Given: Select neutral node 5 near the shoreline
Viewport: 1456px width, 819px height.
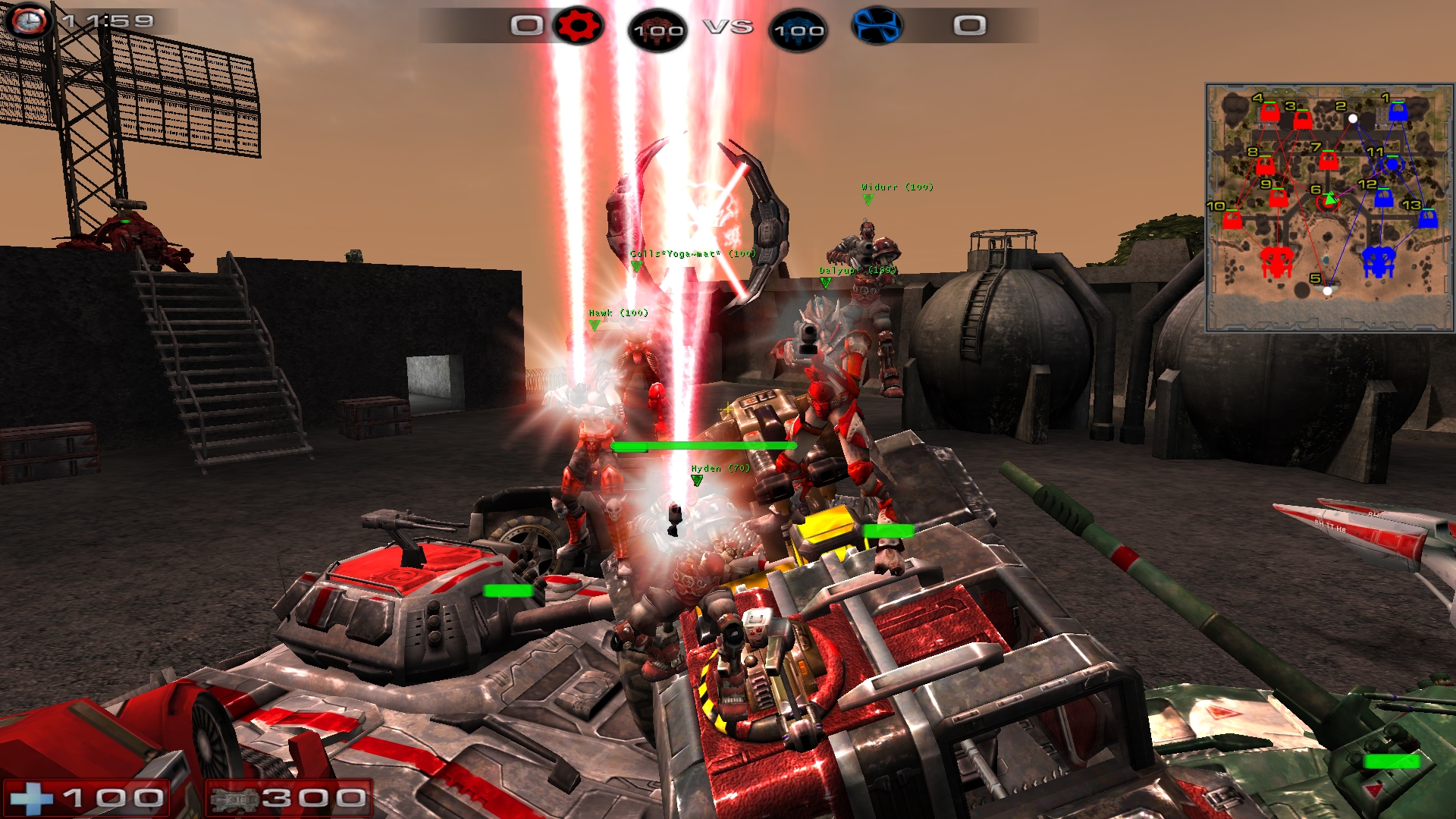Looking at the screenshot, I should point(1327,290).
